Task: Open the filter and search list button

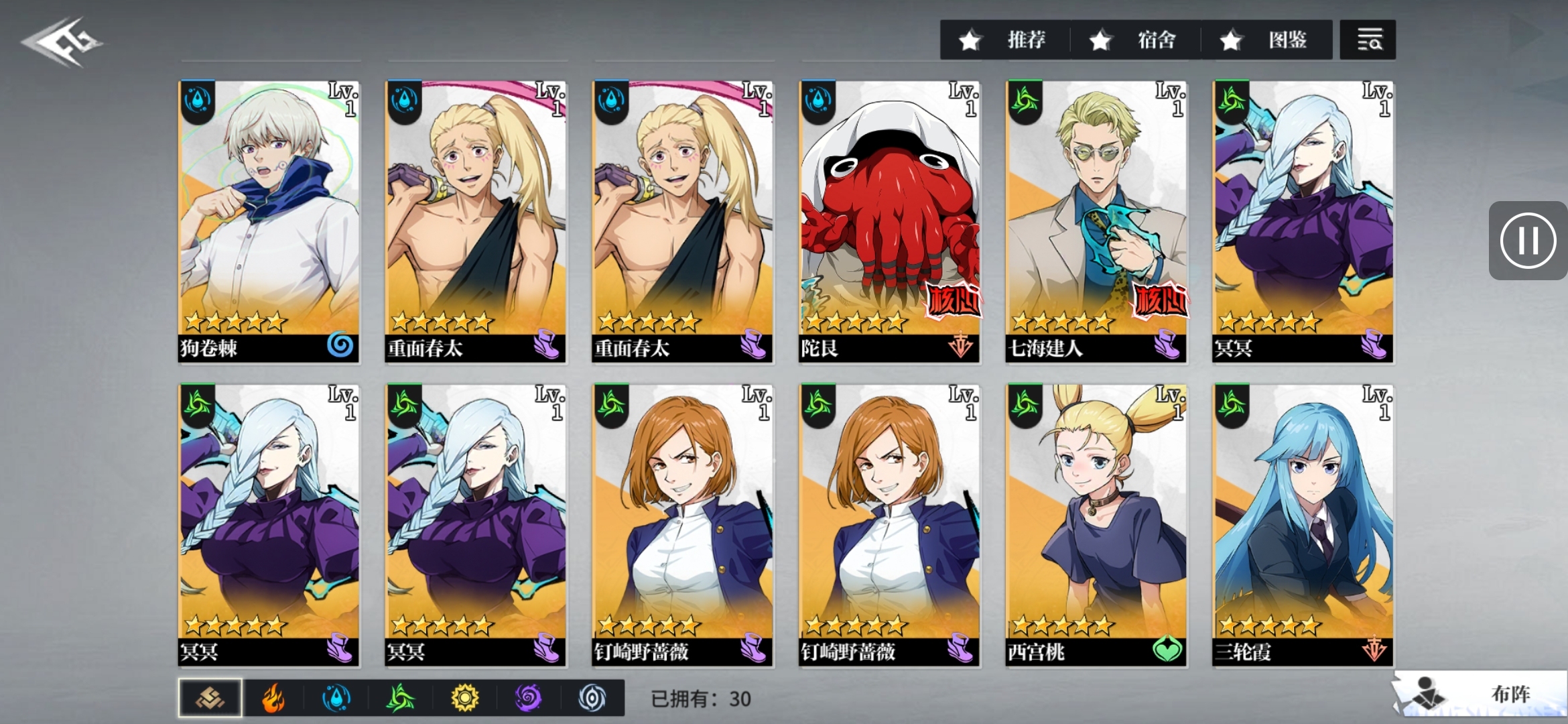Action: tap(1368, 40)
